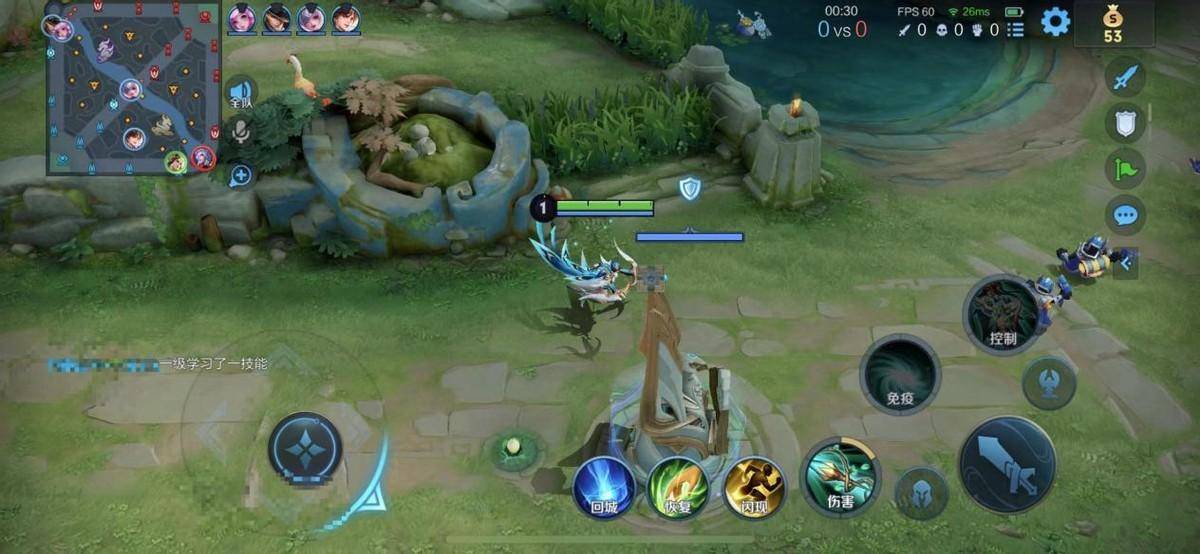Send the sword attack signal

coord(1125,77)
